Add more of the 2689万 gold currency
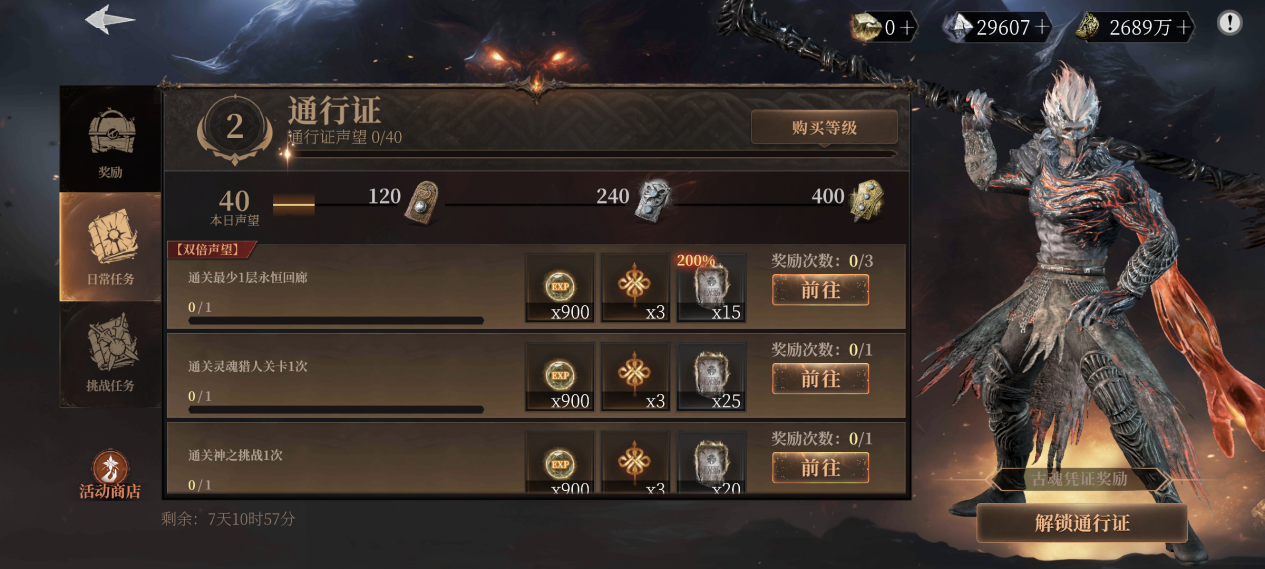Image resolution: width=1265 pixels, height=569 pixels. point(1185,28)
